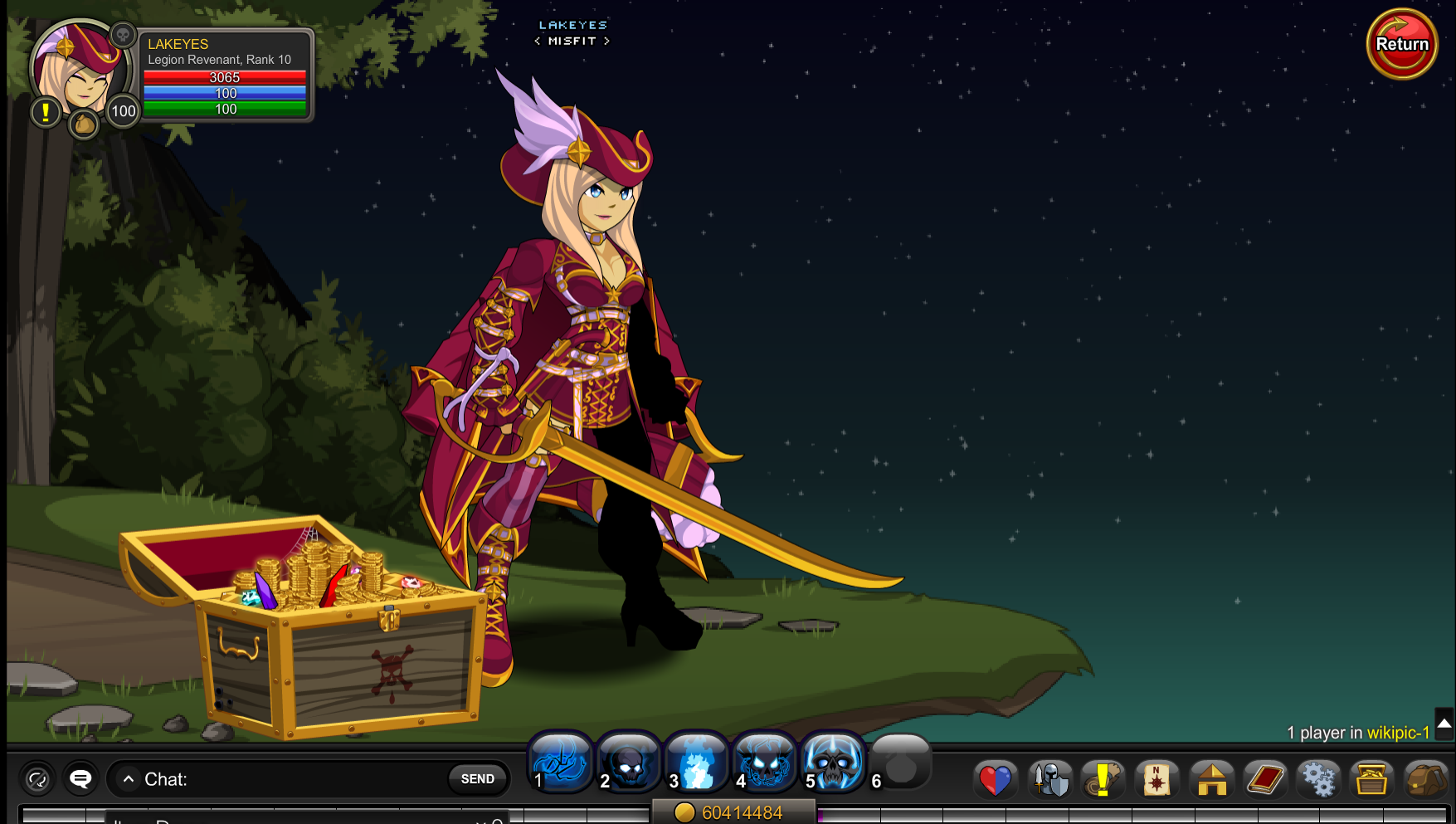Image resolution: width=1456 pixels, height=824 pixels.
Task: Open the speech bubble chat icon
Action: coord(80,778)
